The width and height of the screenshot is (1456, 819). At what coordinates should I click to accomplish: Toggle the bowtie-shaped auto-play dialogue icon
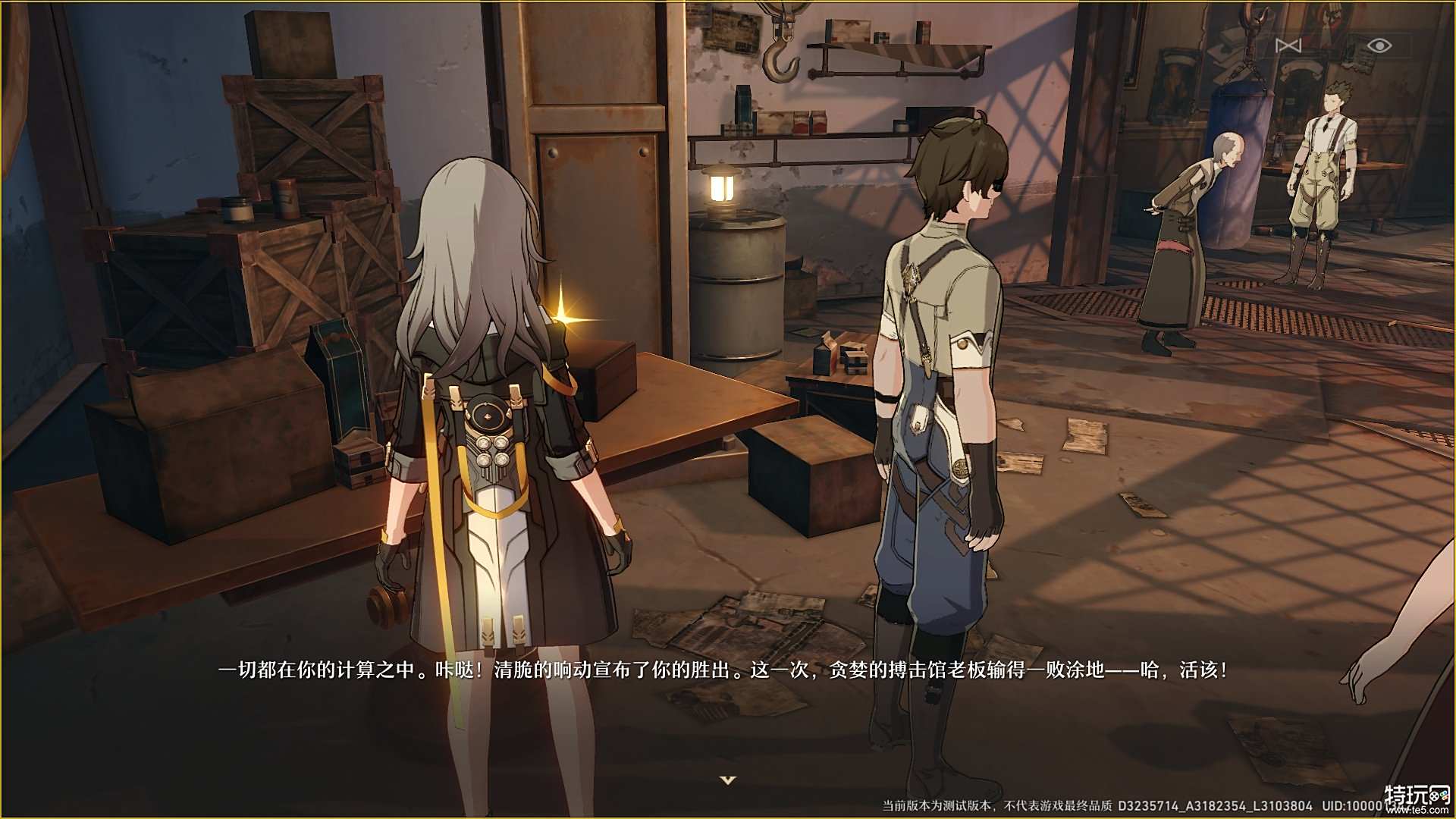point(1288,46)
